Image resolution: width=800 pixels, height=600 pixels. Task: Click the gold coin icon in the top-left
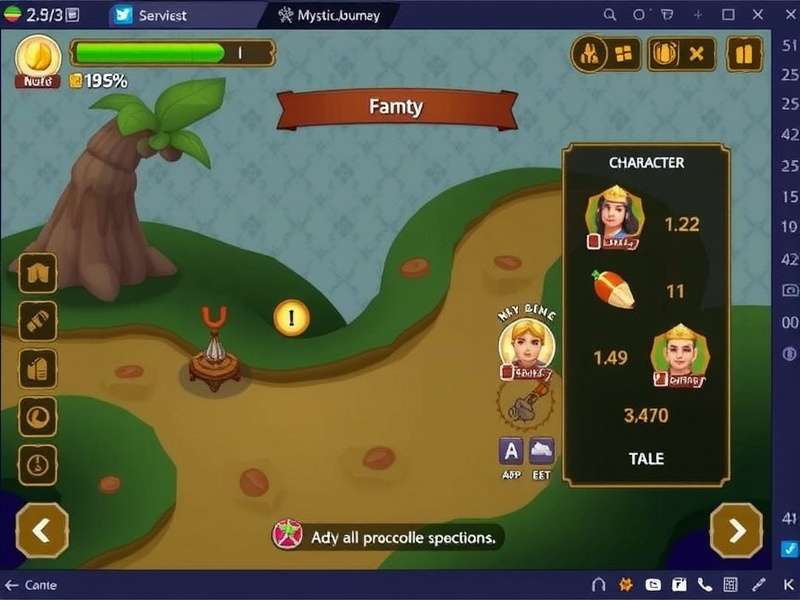click(x=38, y=55)
